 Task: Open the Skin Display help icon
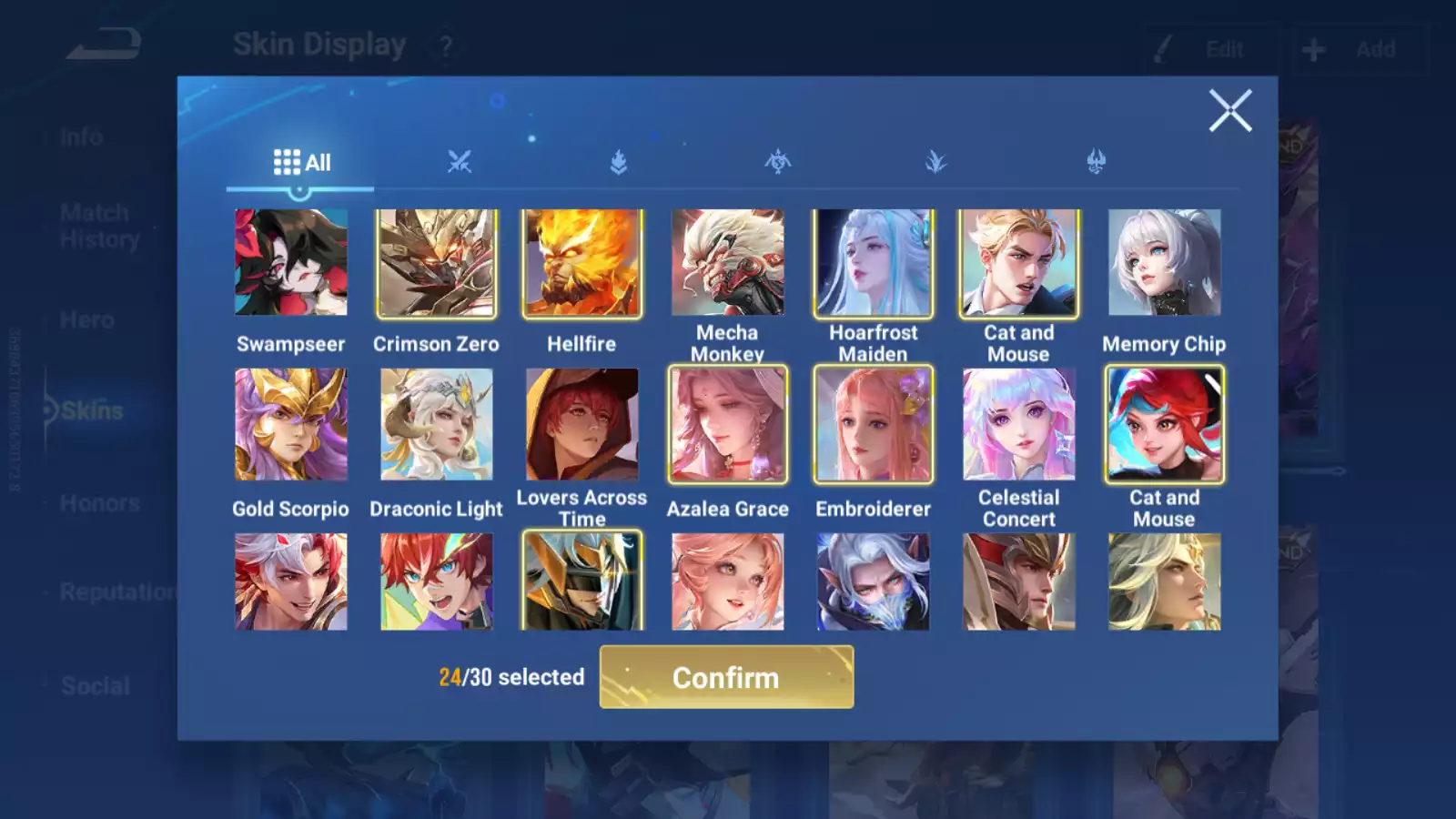[x=445, y=45]
